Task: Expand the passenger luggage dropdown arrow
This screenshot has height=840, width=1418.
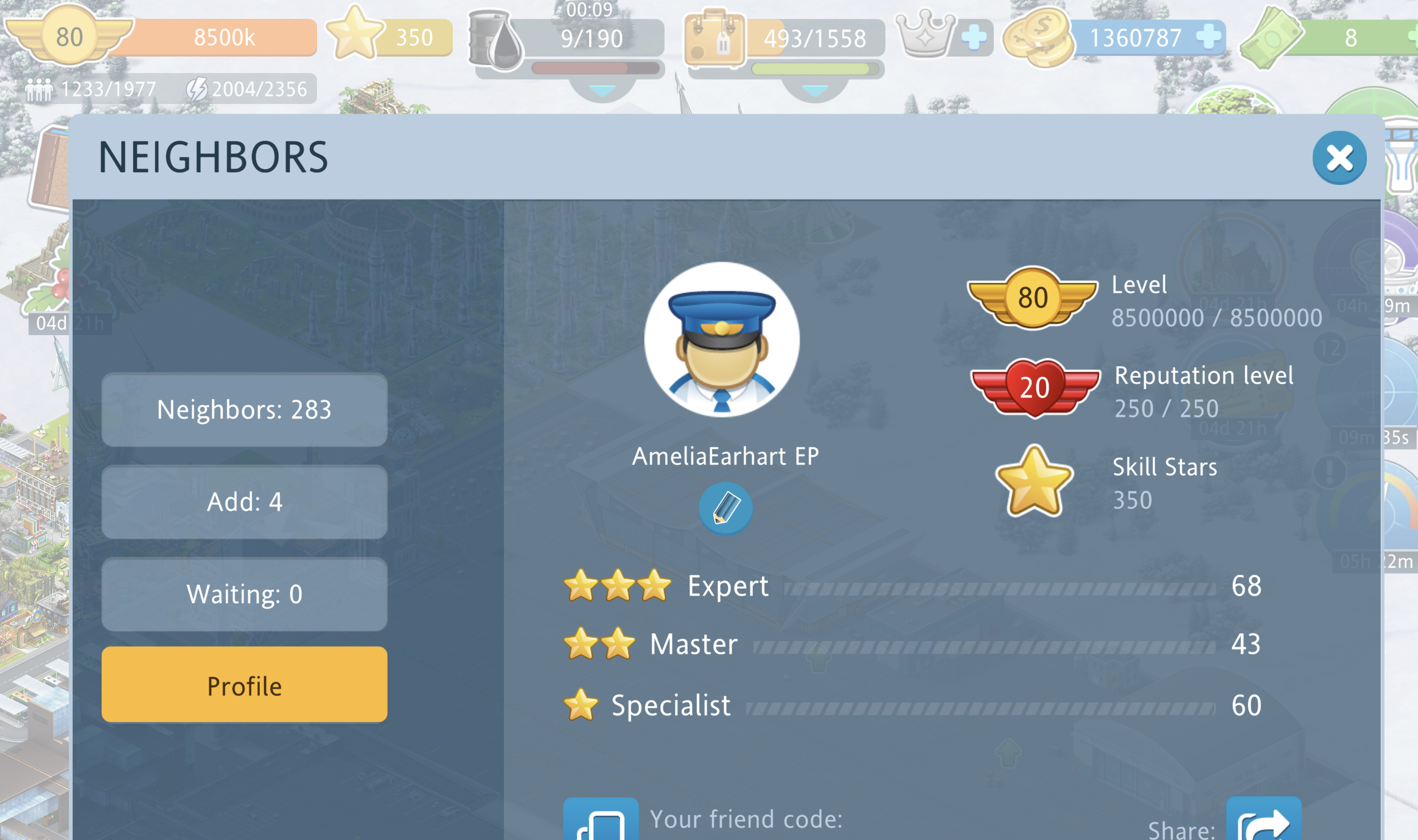Action: pyautogui.click(x=815, y=91)
